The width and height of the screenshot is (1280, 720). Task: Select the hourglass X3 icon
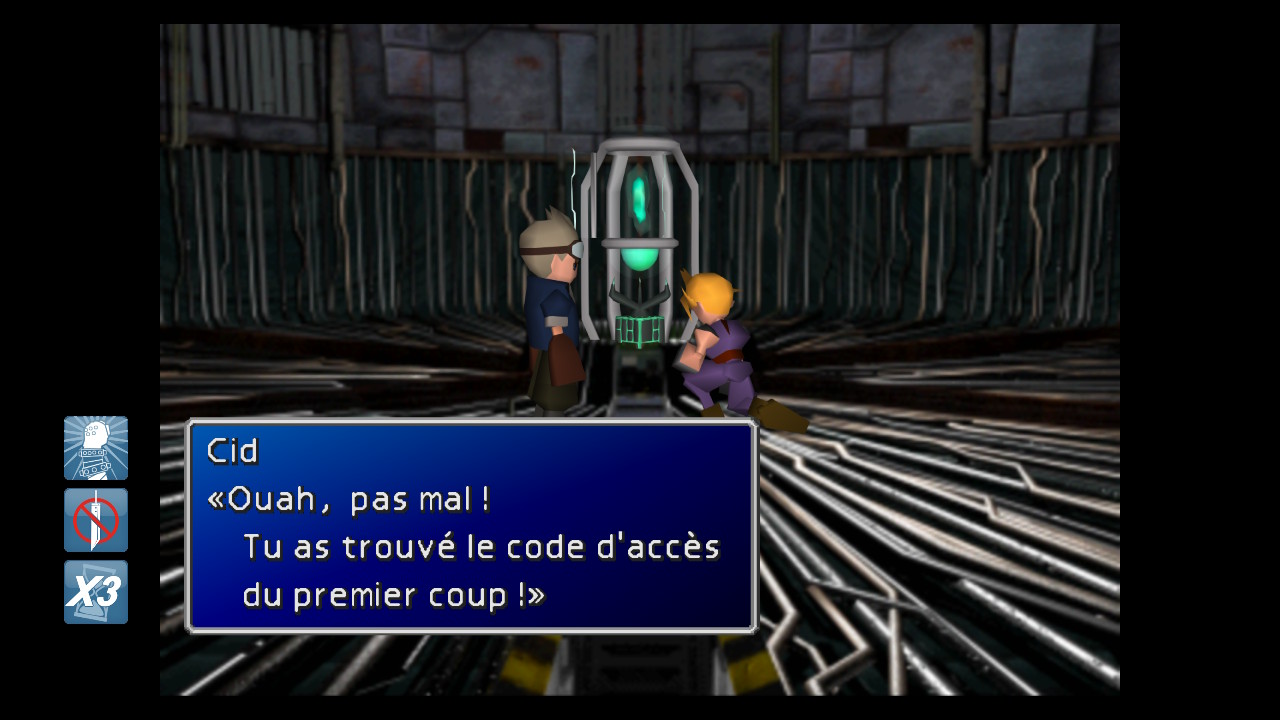(x=95, y=591)
